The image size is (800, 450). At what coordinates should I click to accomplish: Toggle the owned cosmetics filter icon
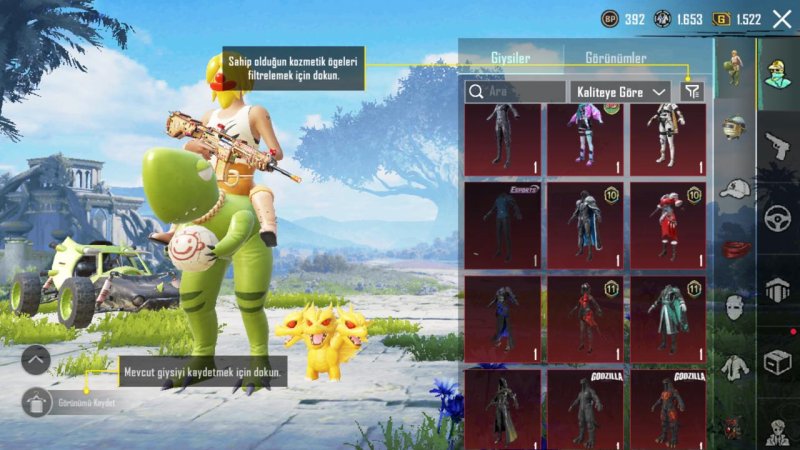point(691,91)
